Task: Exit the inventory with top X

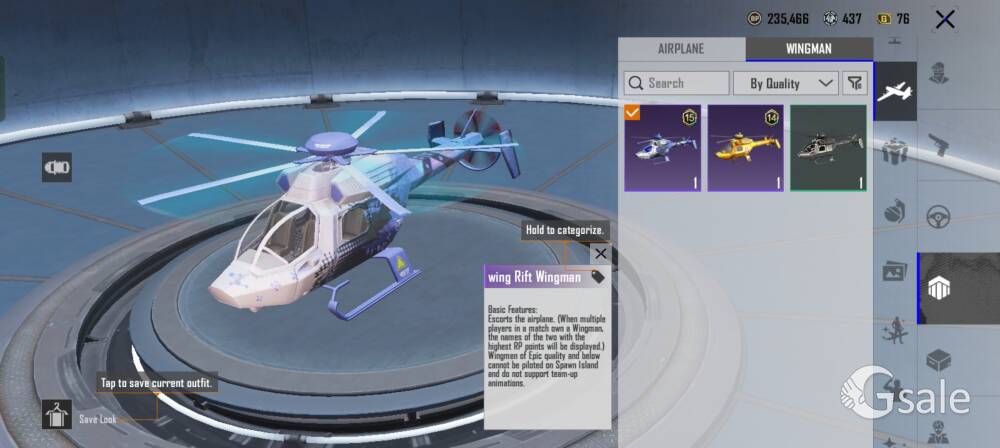Action: point(944,19)
